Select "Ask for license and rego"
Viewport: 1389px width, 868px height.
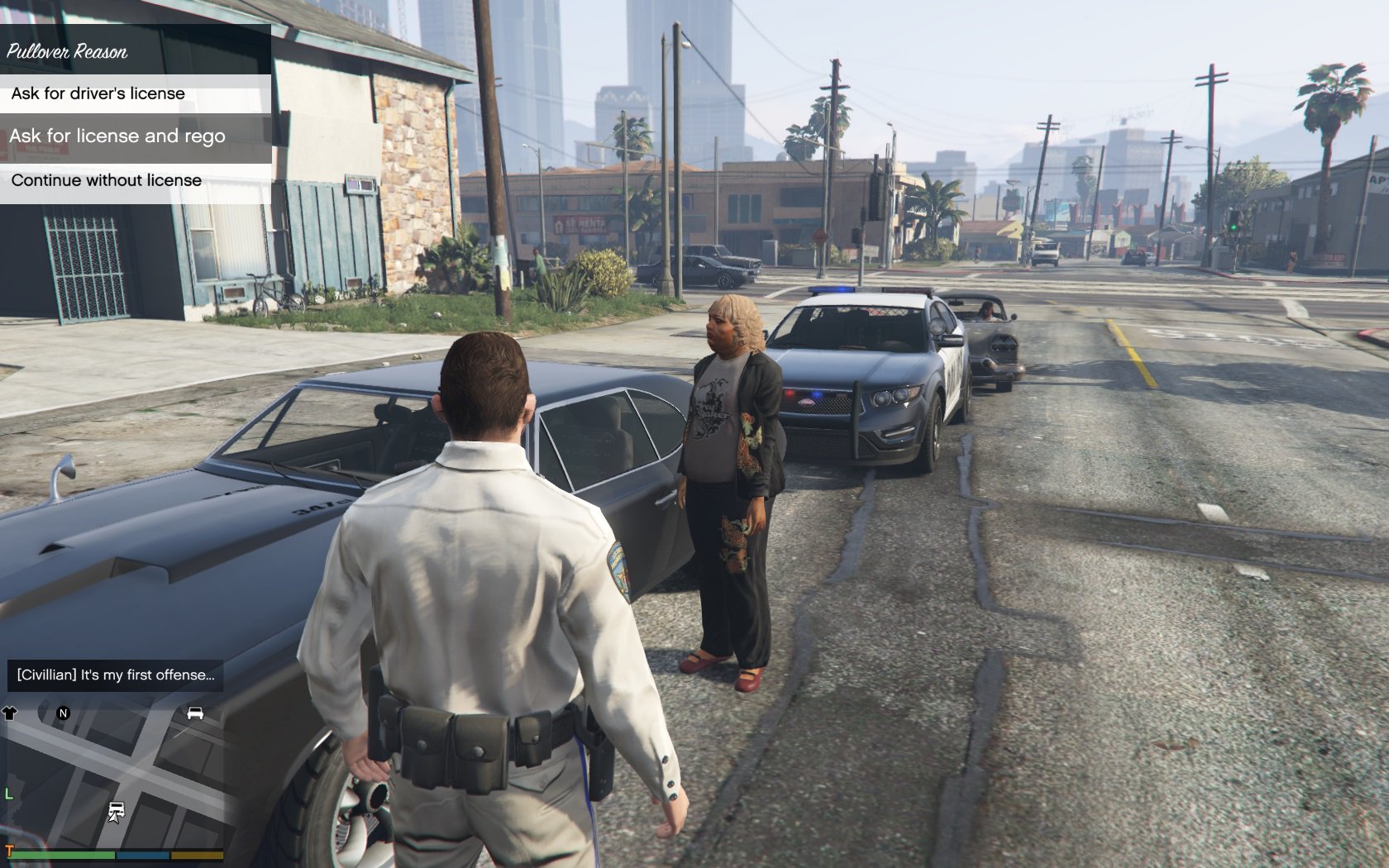[x=136, y=136]
